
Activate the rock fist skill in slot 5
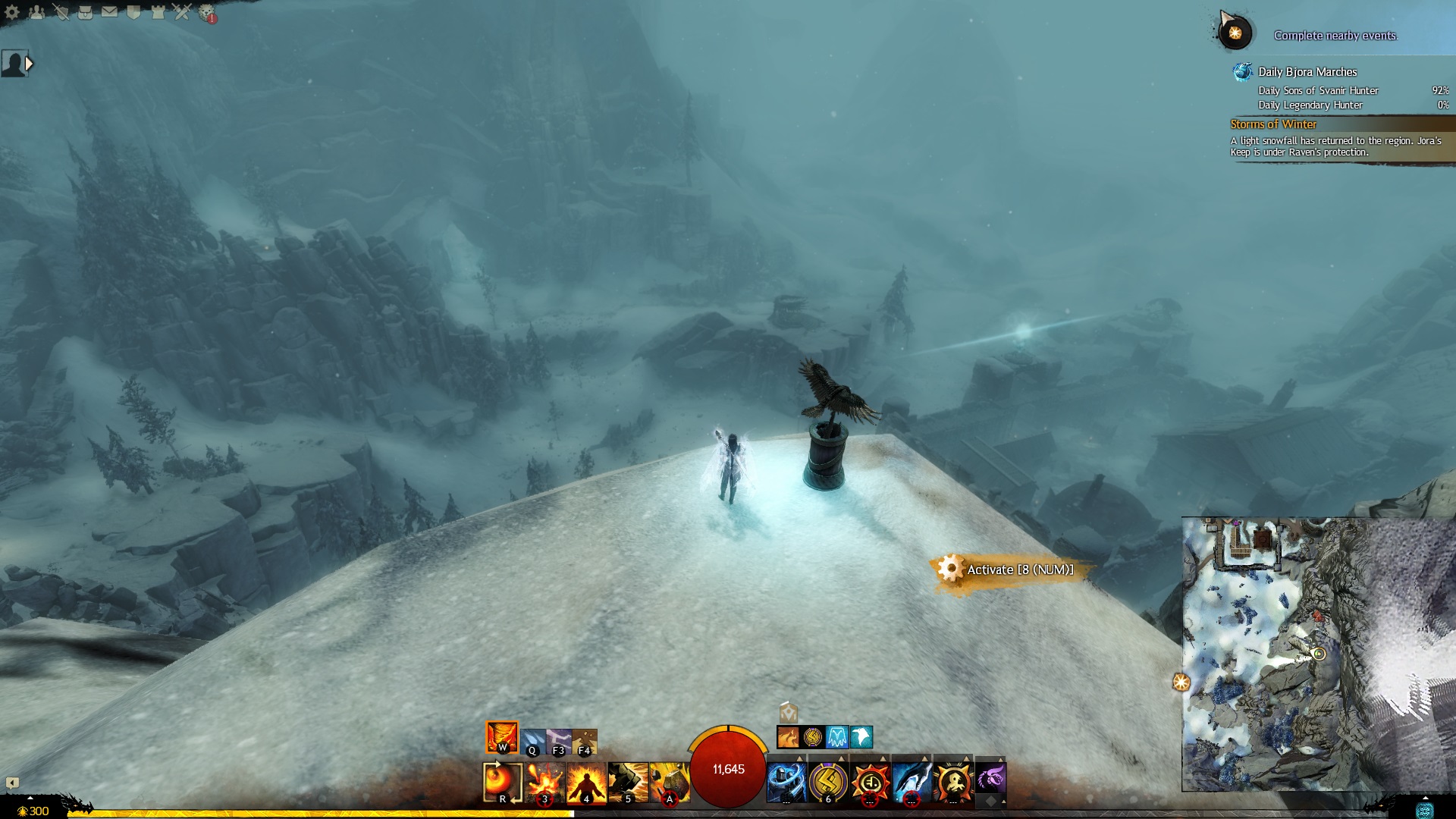628,782
